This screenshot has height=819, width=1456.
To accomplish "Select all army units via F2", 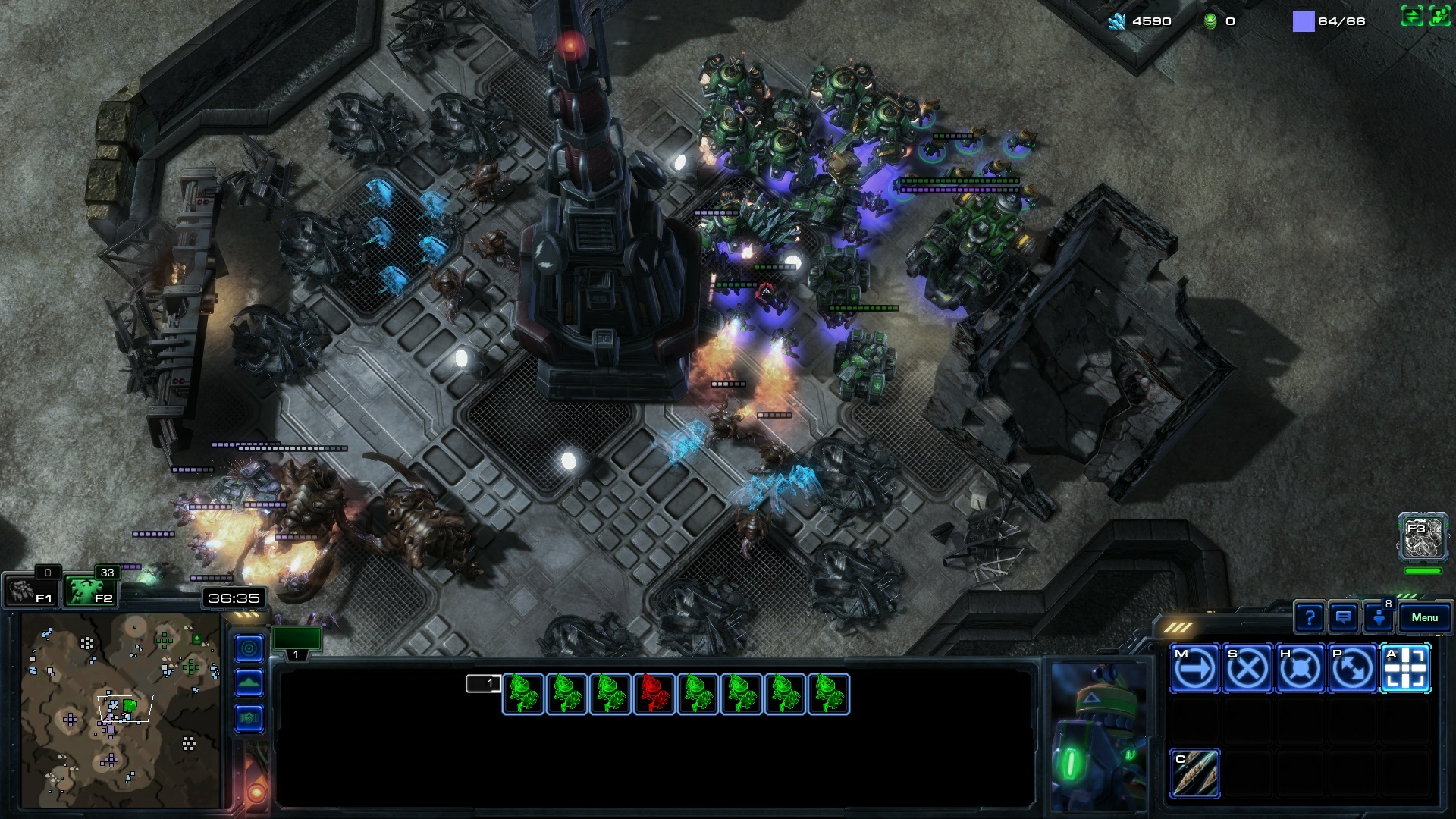I will click(89, 591).
